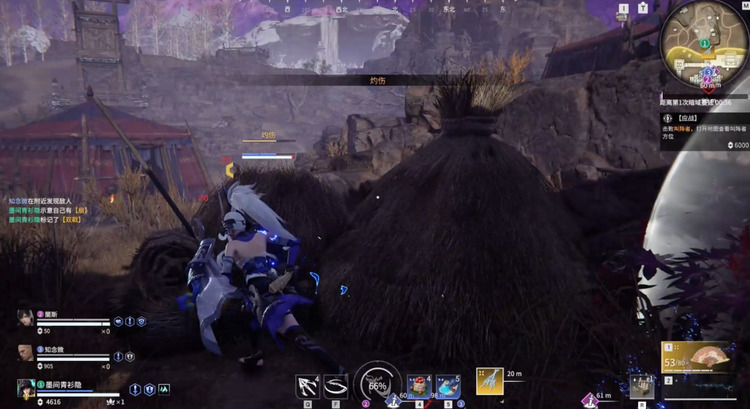Viewport: 750px width, 409px height.
Task: Select teammate 知念微 portrait
Action: pos(26,353)
